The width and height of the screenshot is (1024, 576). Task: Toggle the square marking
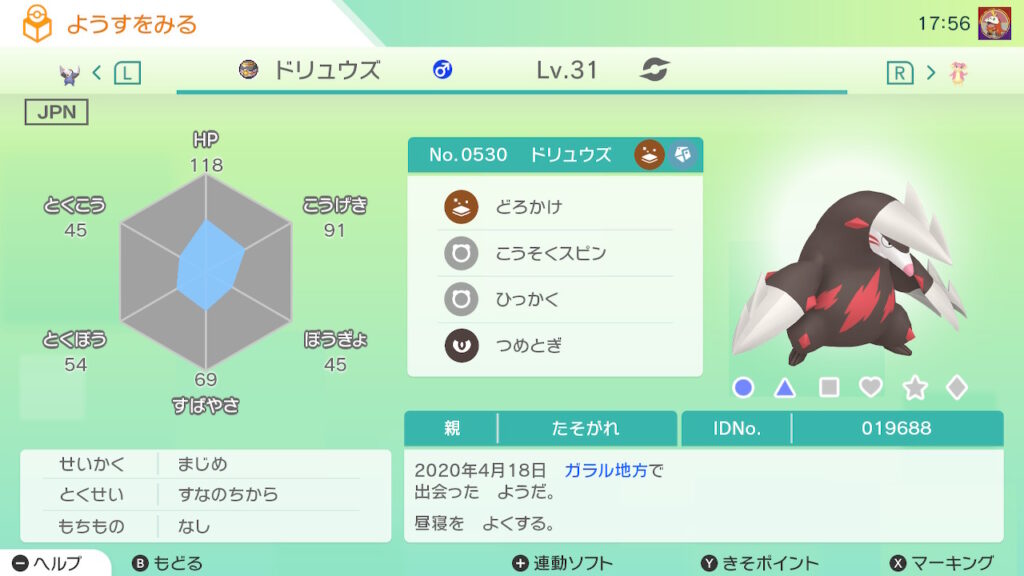coord(829,387)
